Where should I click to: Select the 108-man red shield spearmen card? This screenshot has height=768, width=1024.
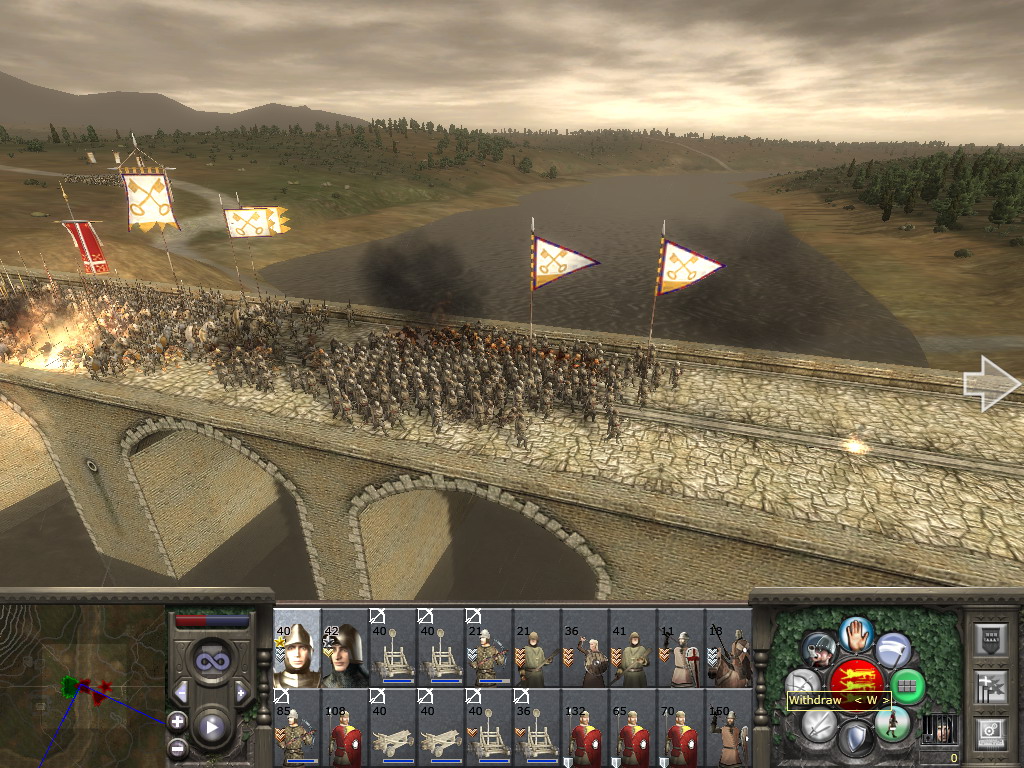point(345,728)
